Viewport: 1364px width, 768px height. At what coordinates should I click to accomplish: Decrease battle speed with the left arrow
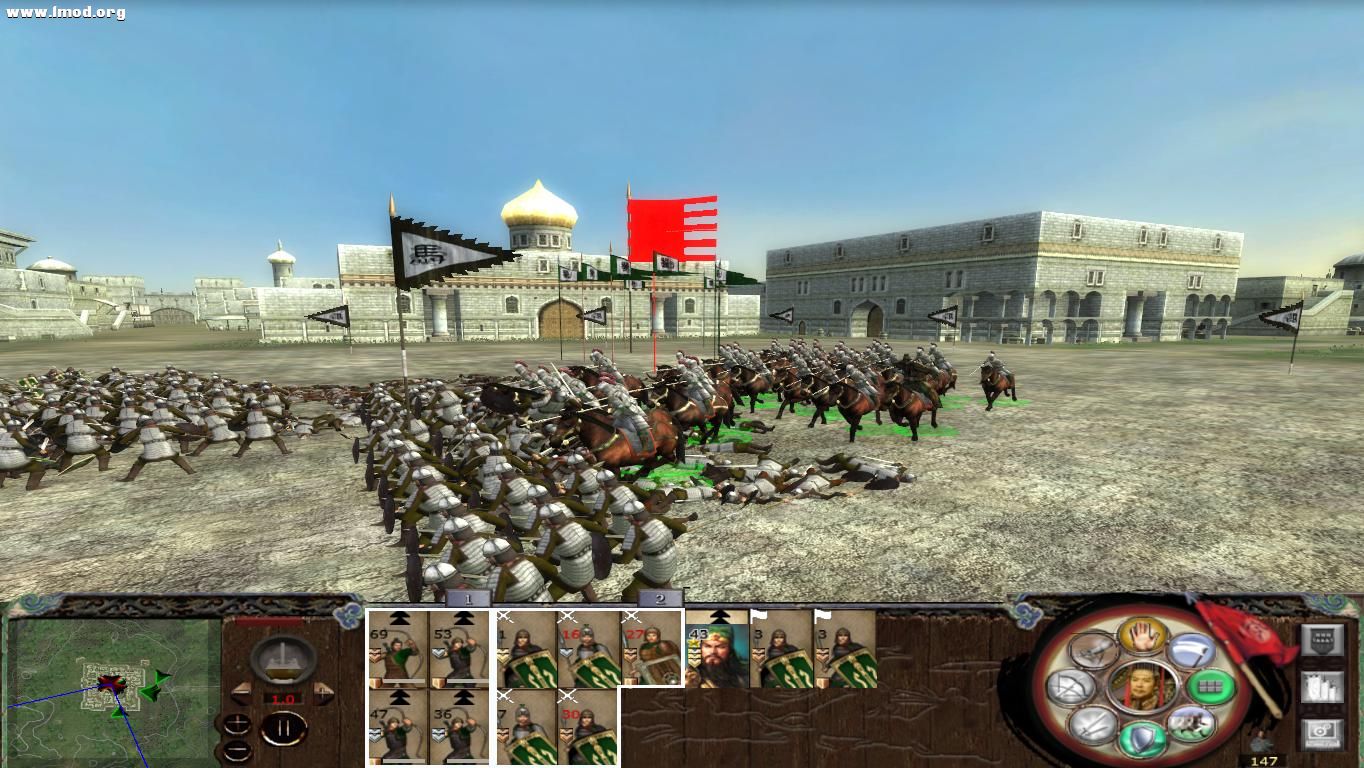click(x=240, y=693)
